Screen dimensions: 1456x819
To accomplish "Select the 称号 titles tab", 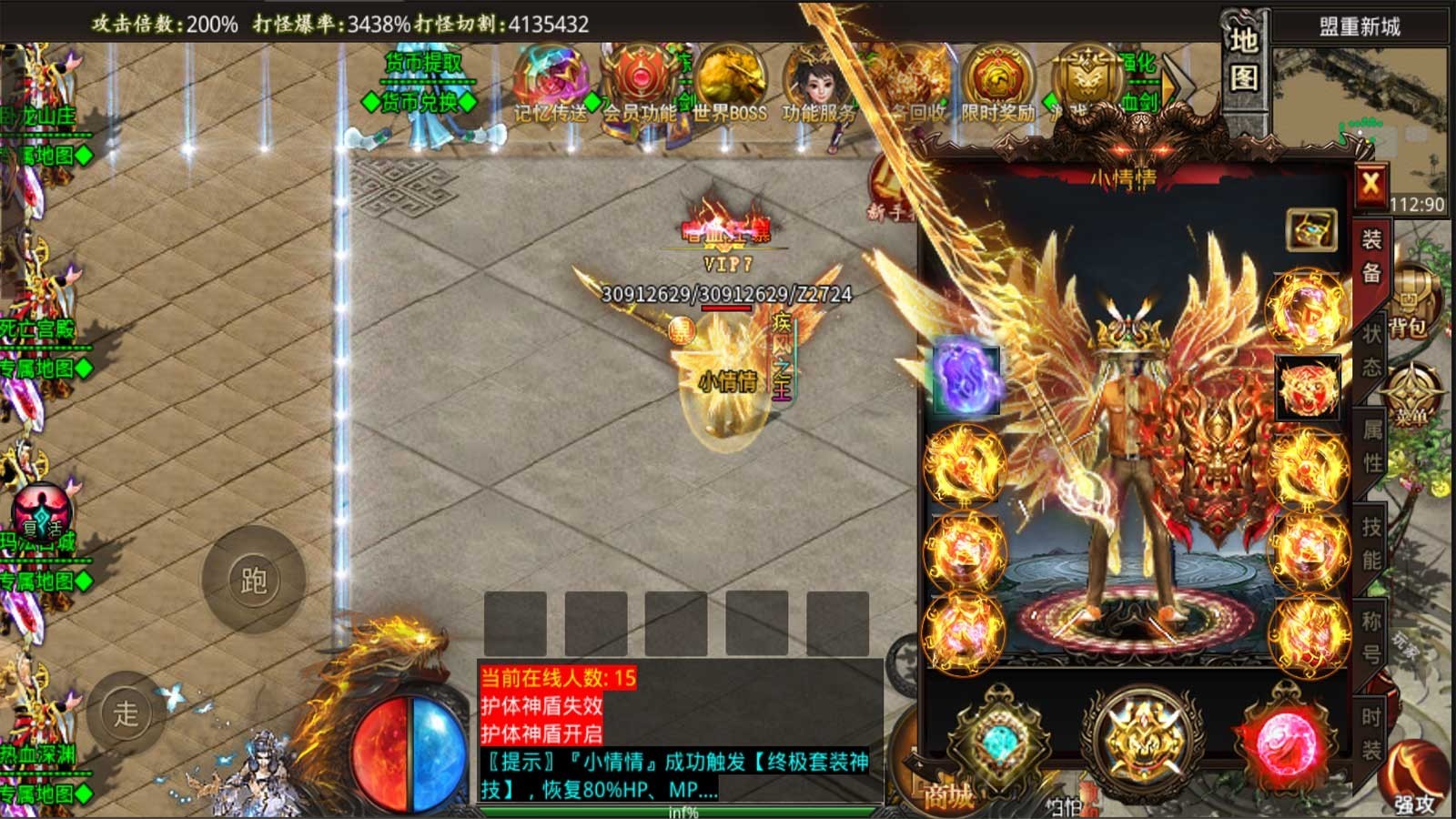I will click(x=1371, y=637).
